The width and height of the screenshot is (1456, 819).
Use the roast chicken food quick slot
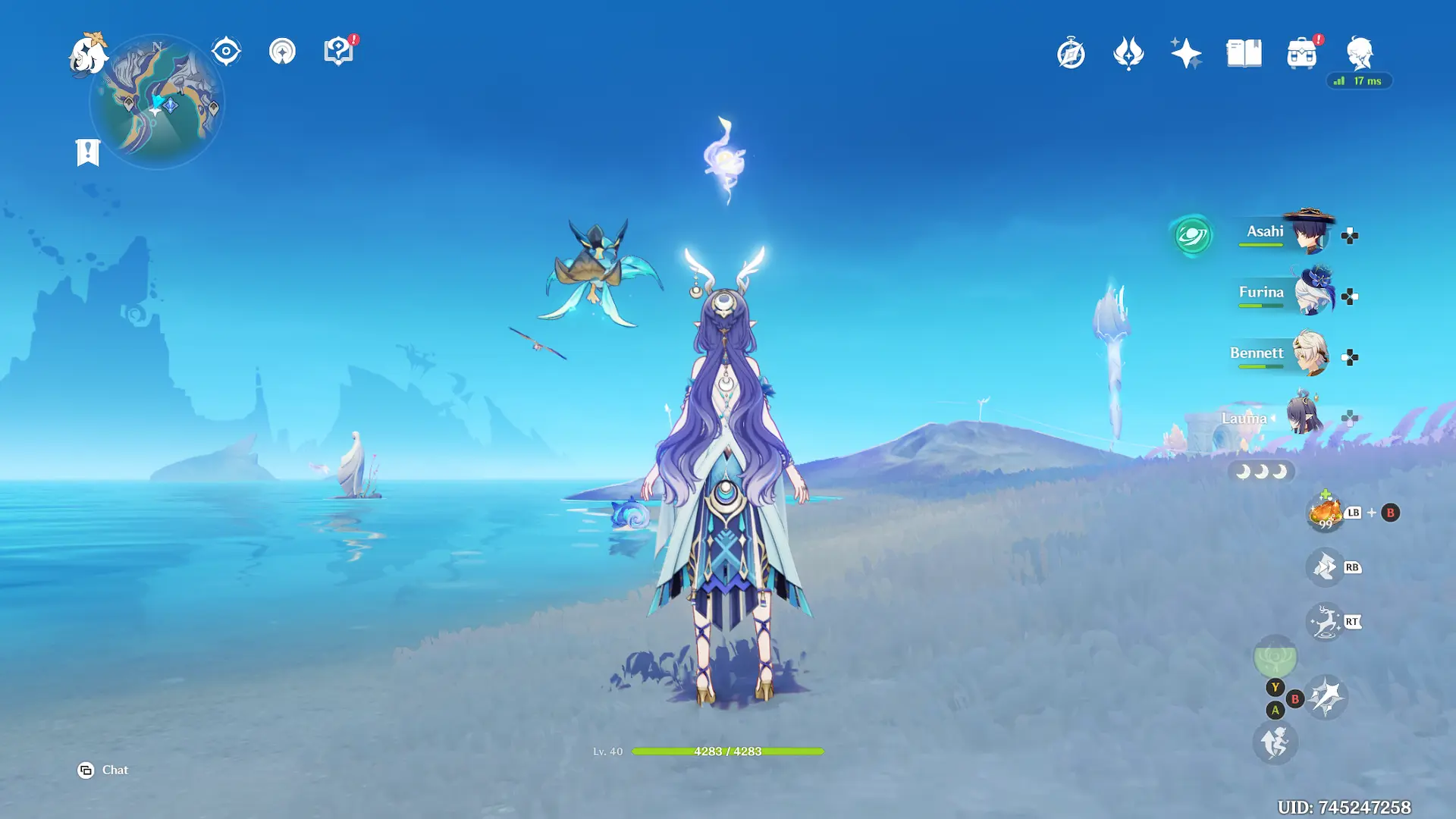coord(1325,513)
